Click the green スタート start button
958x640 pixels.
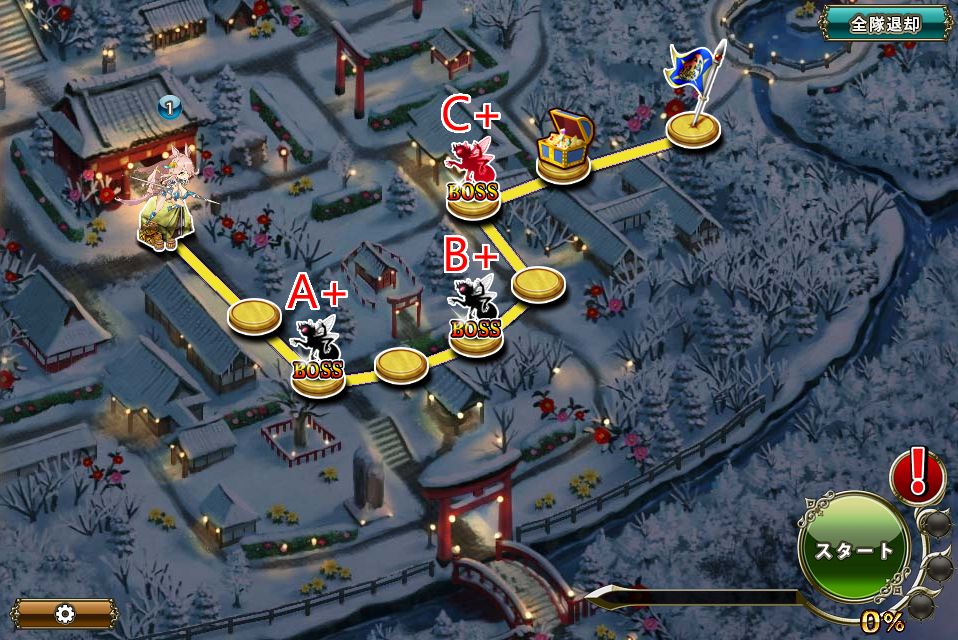click(x=853, y=549)
